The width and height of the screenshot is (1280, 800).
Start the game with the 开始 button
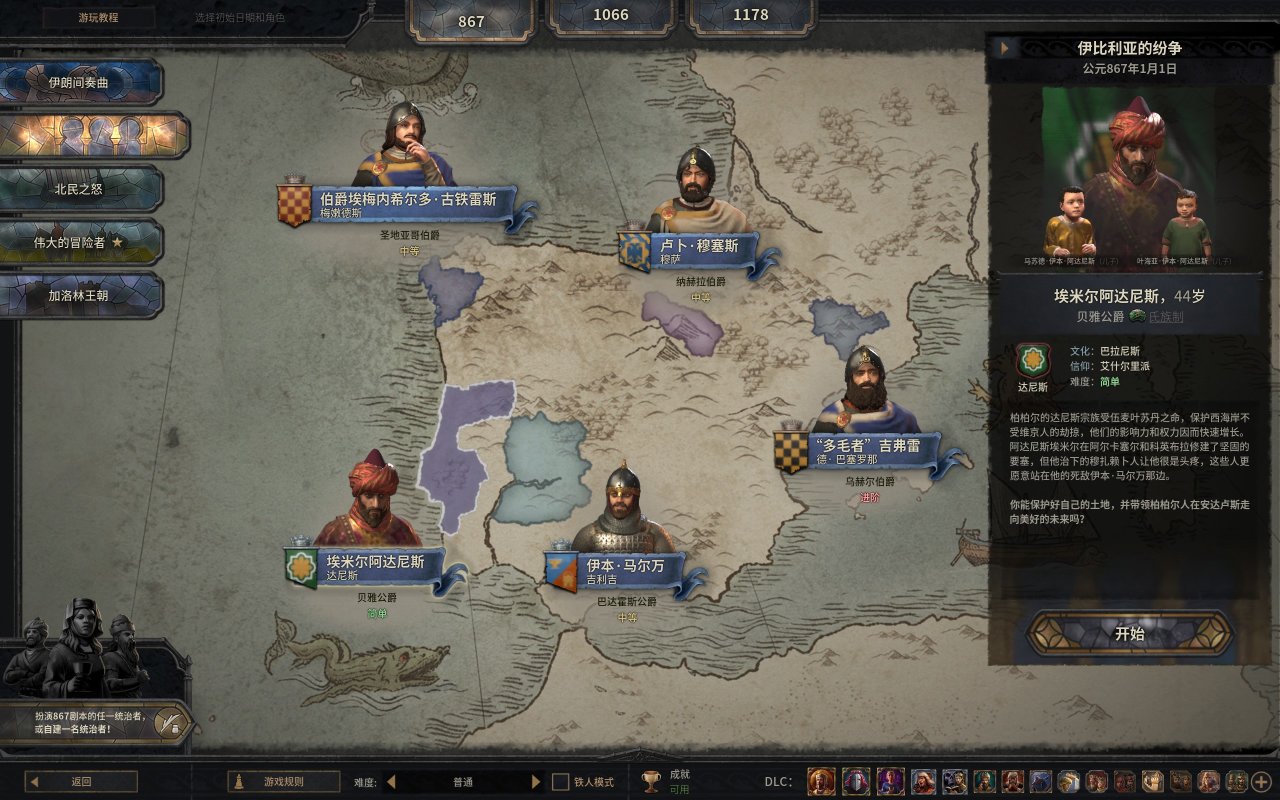tap(1129, 634)
